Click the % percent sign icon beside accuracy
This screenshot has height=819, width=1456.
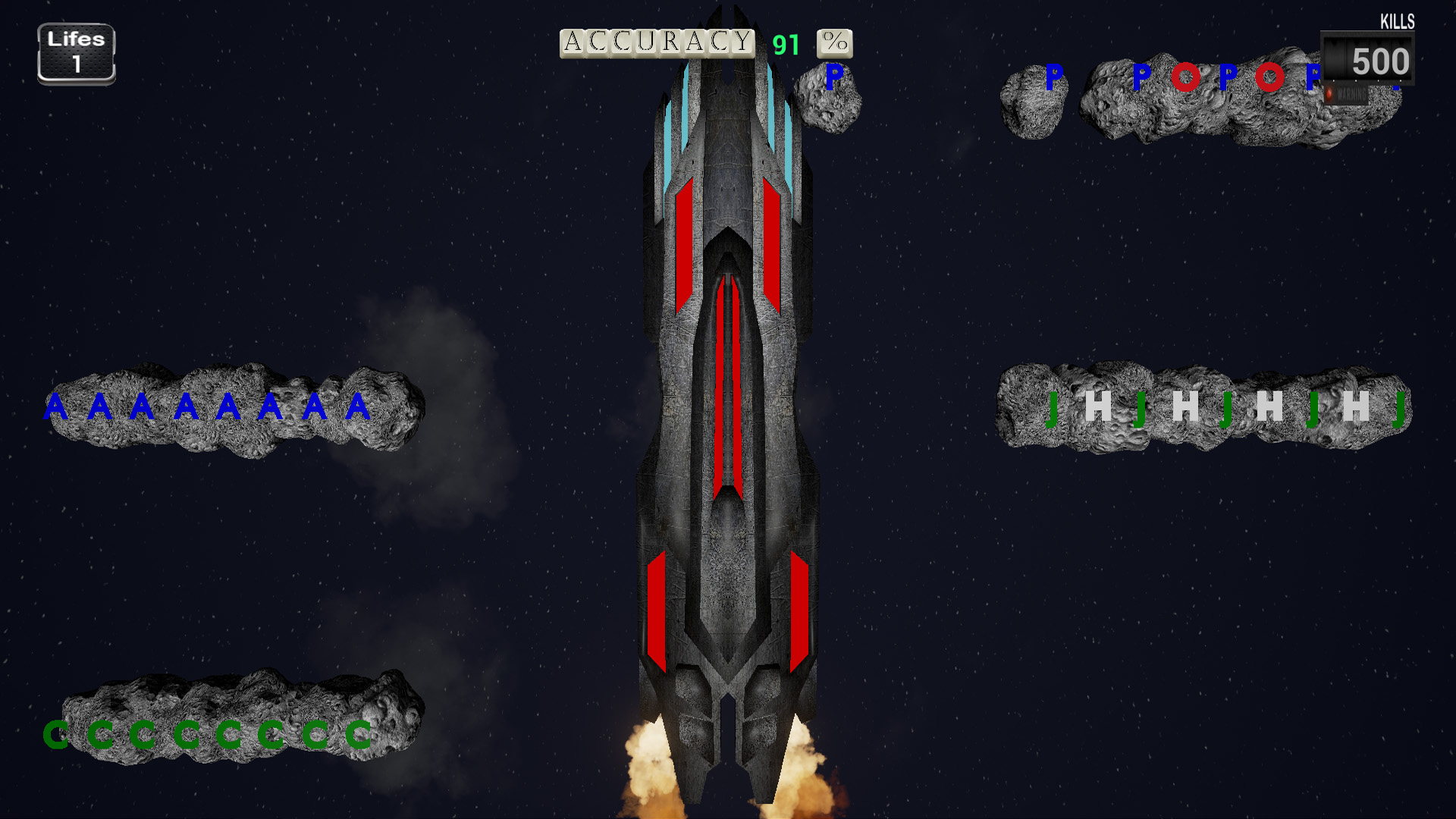click(x=834, y=43)
